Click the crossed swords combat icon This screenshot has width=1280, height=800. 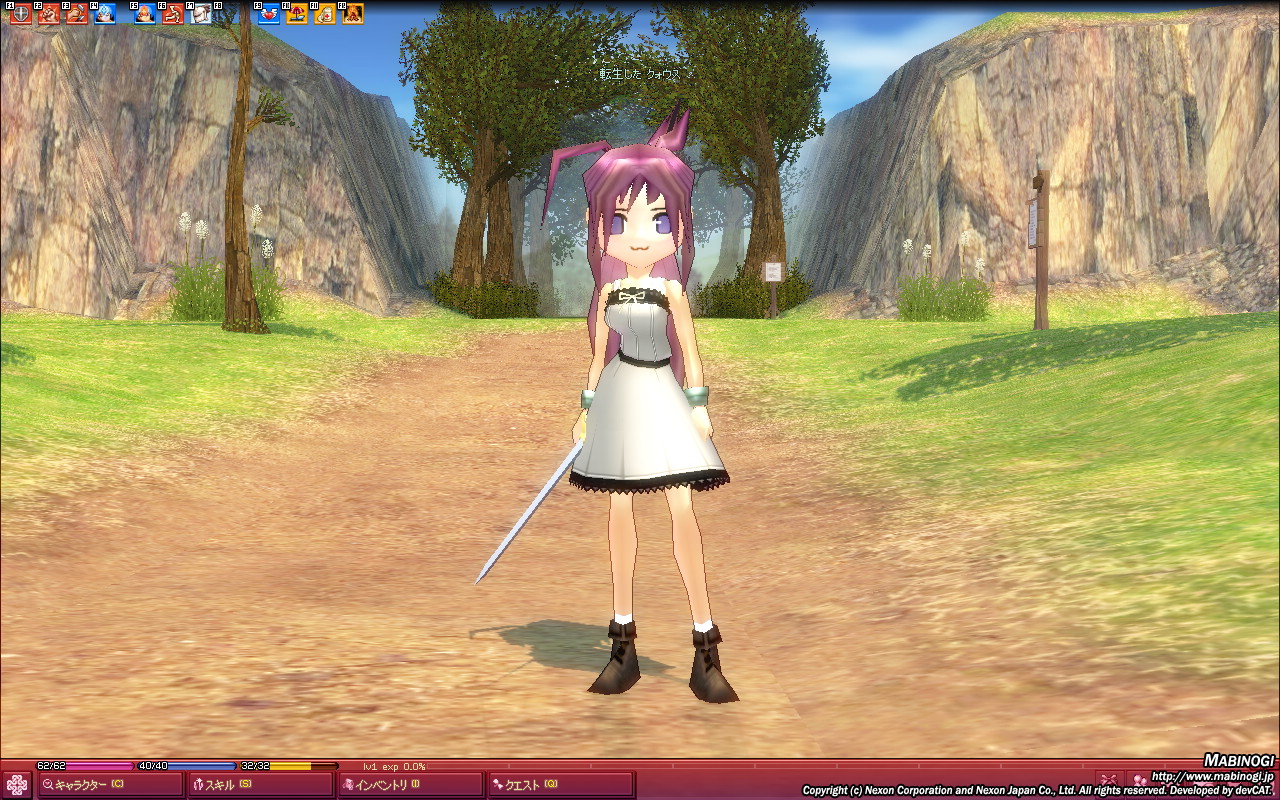tap(1107, 780)
